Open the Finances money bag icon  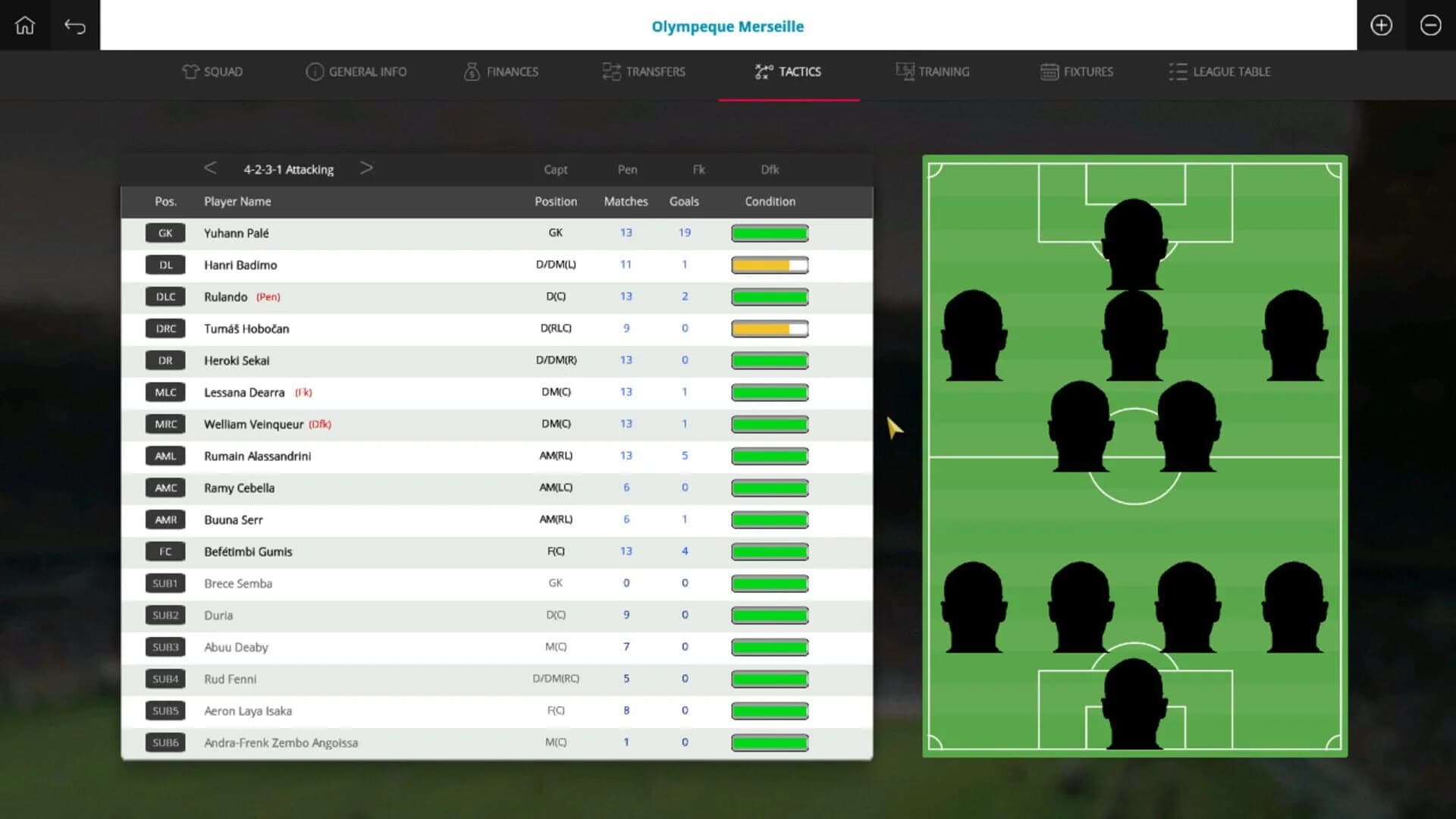472,72
